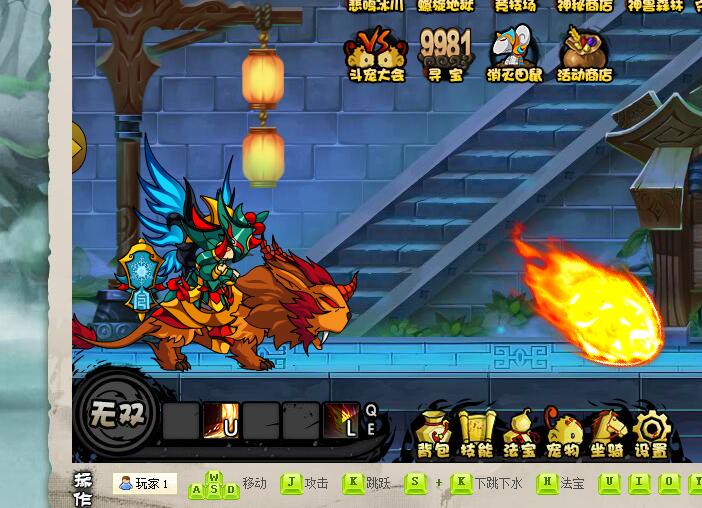Screen dimensions: 702x508
Task: Open the 斗宠大会 pet battle event
Action: click(x=376, y=54)
